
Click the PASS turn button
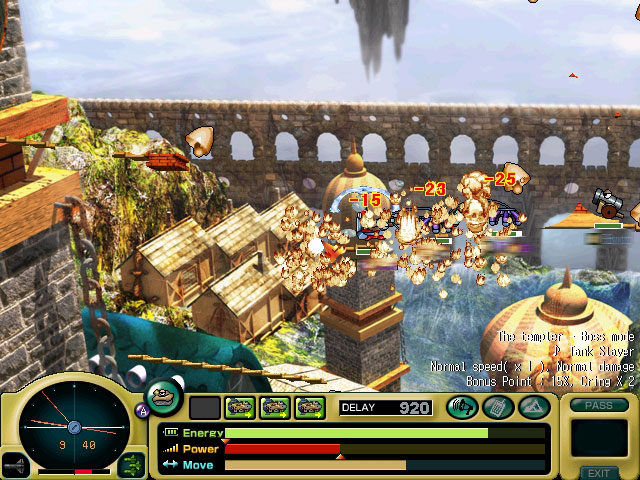point(598,405)
